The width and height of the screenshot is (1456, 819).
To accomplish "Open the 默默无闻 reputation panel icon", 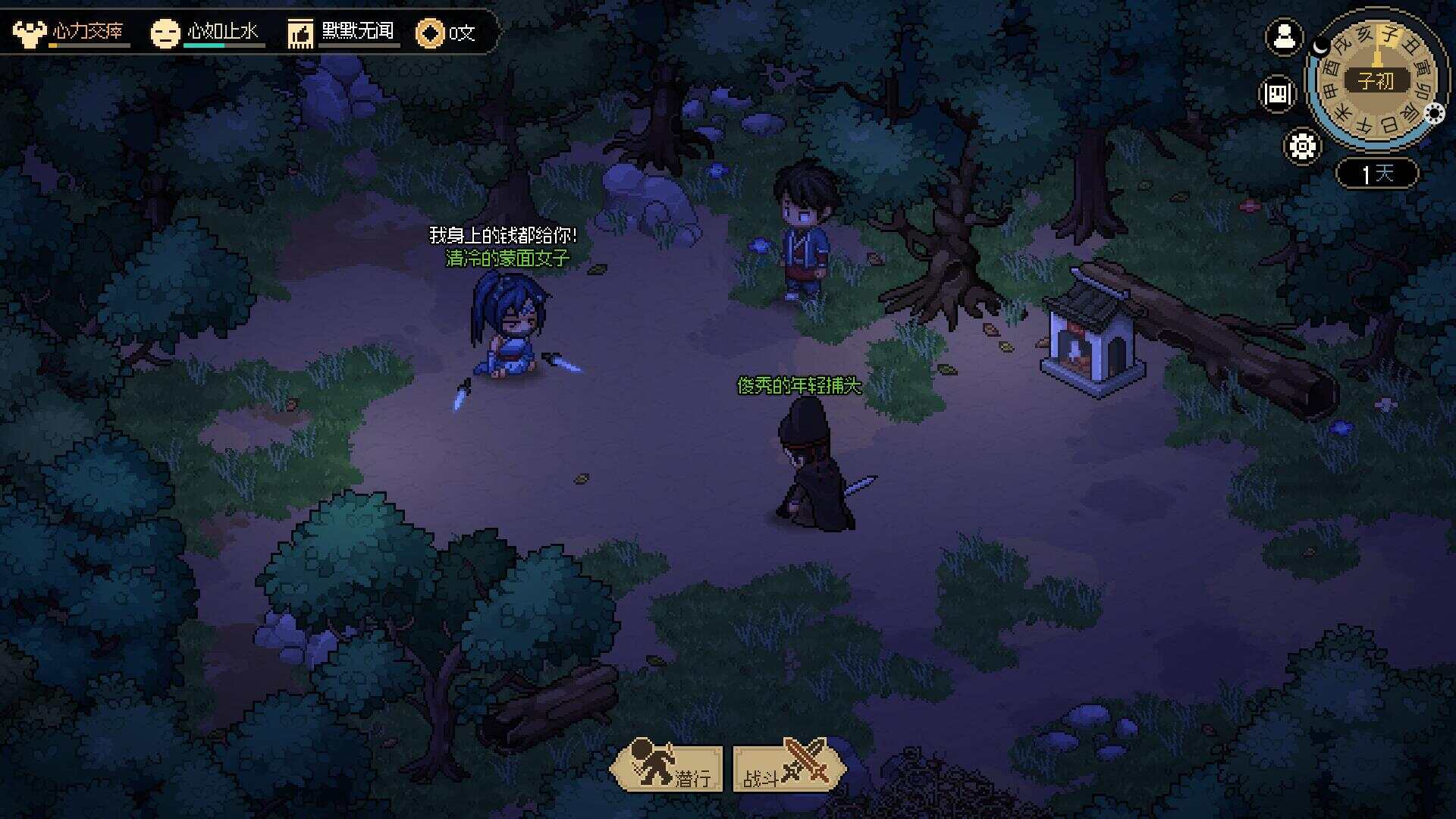I will coord(300,31).
